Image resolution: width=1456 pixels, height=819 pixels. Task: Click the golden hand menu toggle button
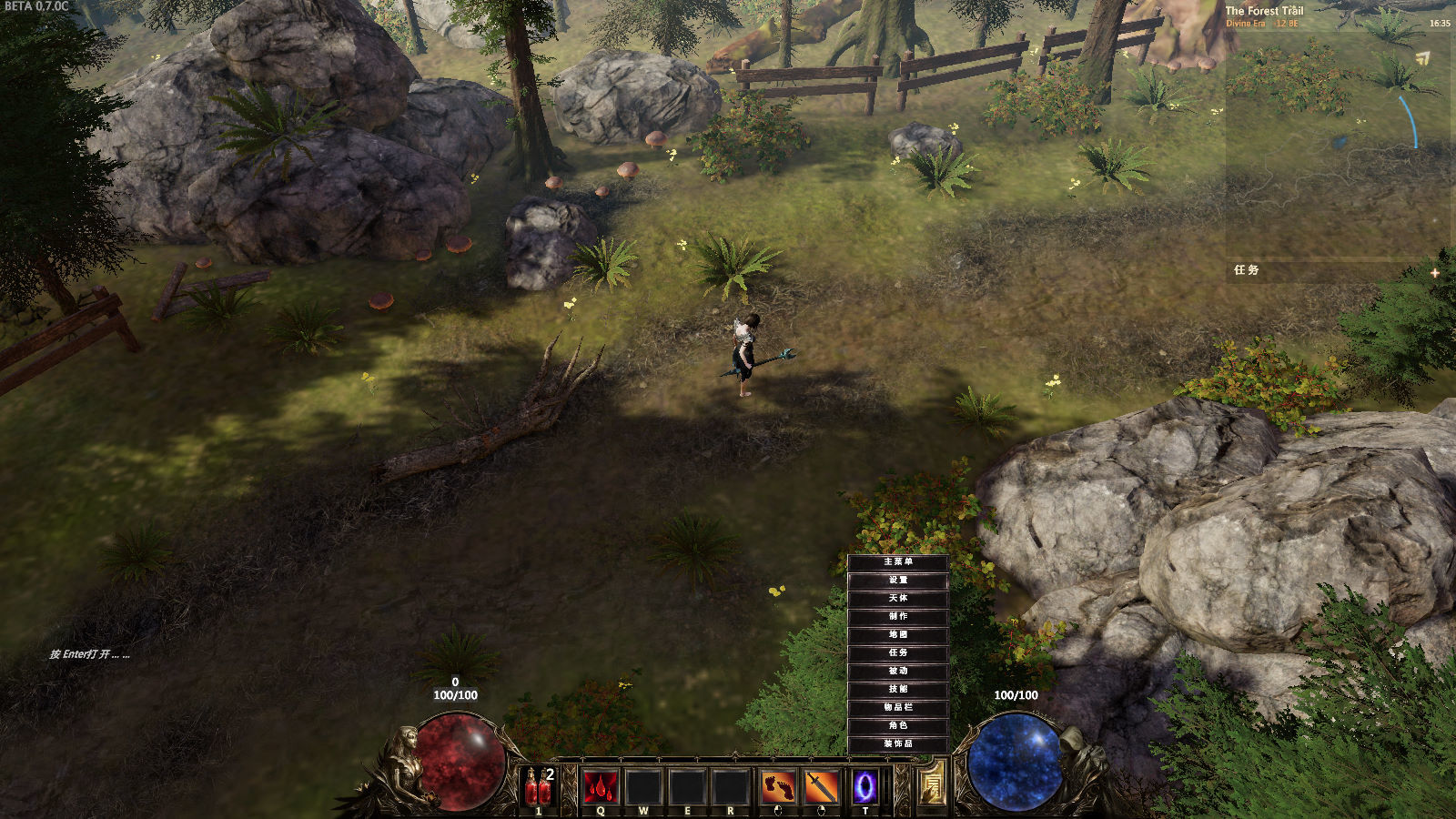(931, 784)
